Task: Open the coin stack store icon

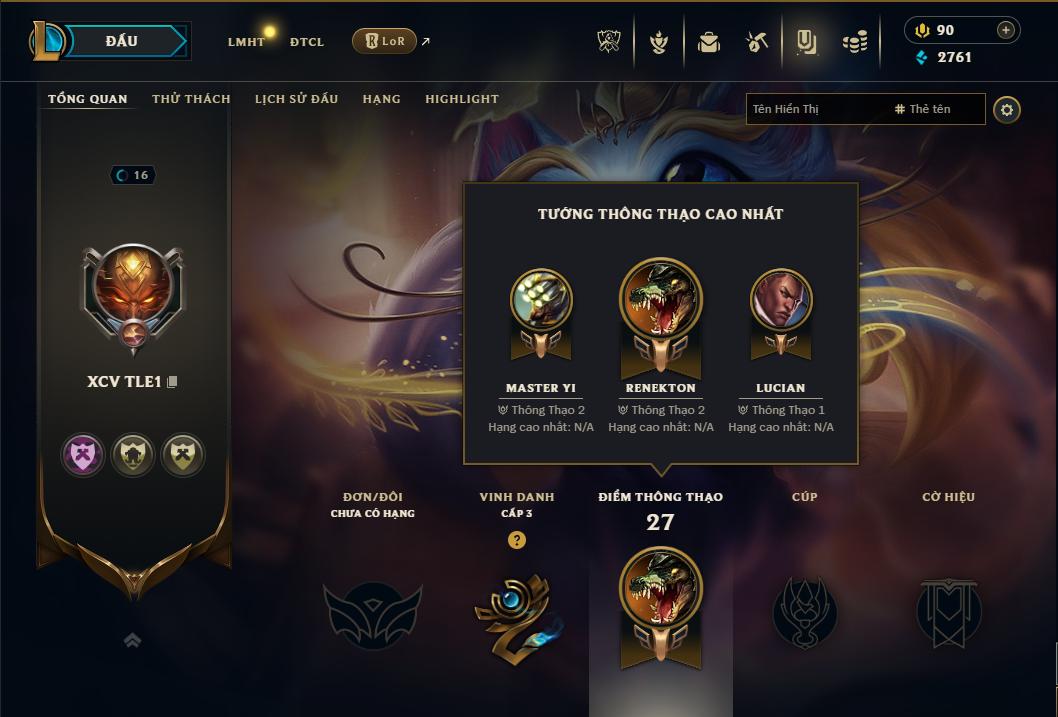Action: [854, 42]
